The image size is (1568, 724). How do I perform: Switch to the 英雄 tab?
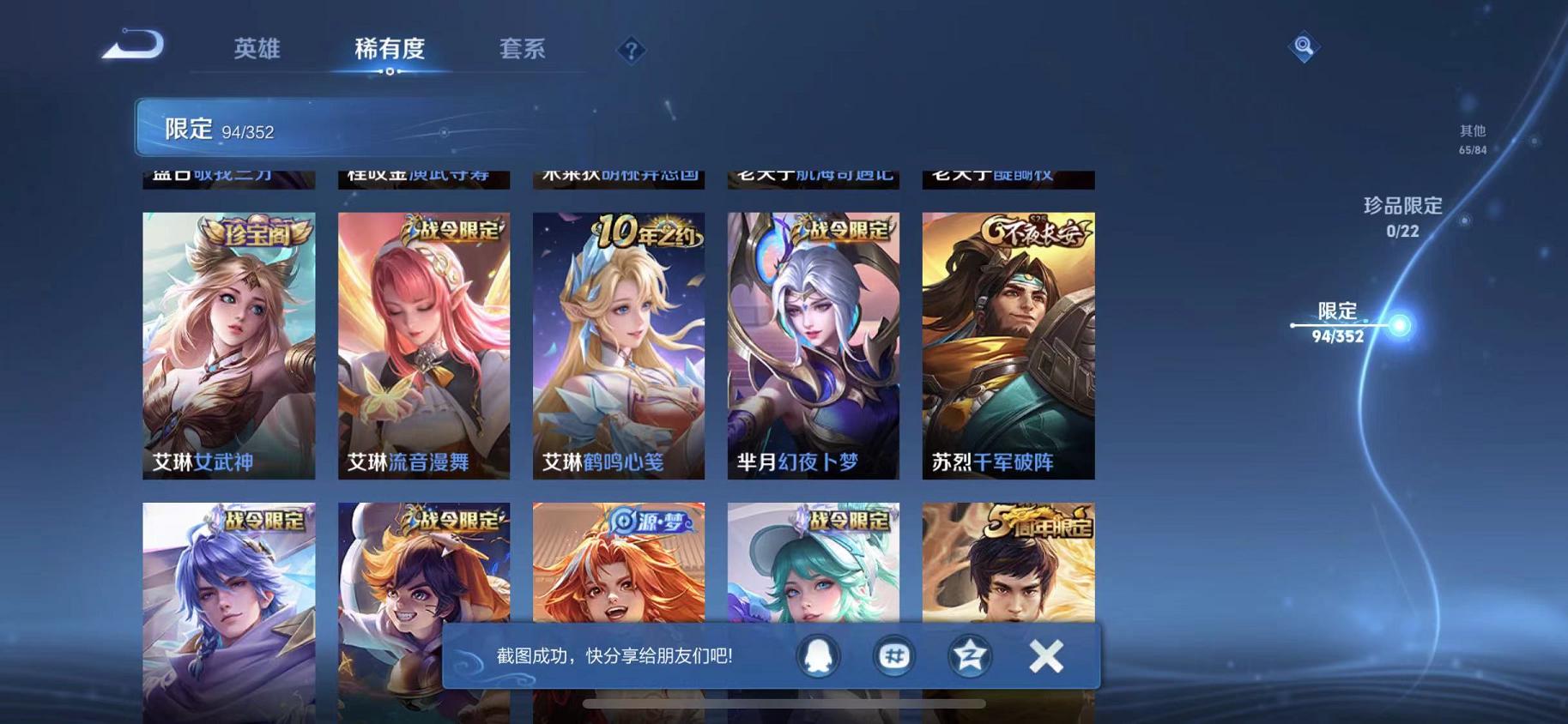pyautogui.click(x=257, y=49)
